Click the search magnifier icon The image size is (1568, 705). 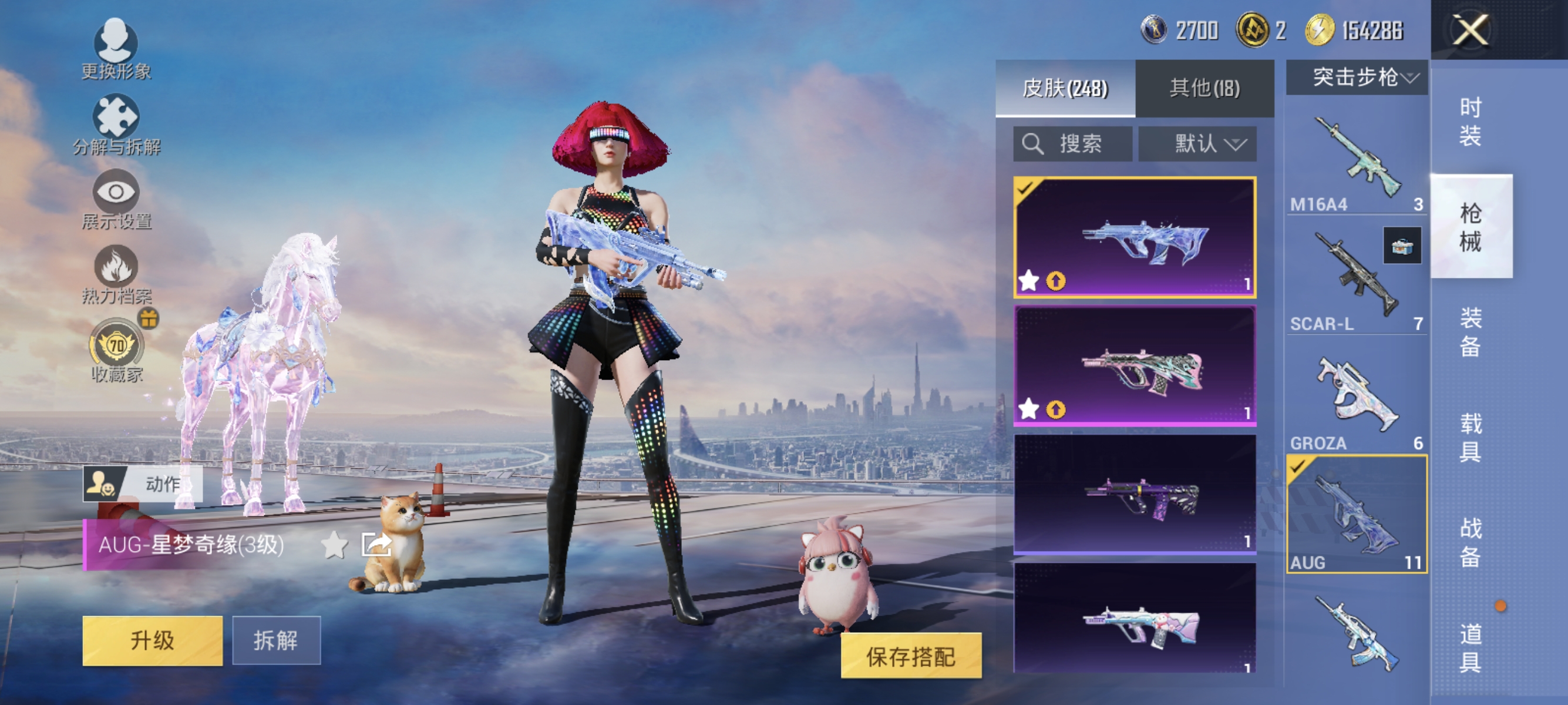tap(1033, 144)
